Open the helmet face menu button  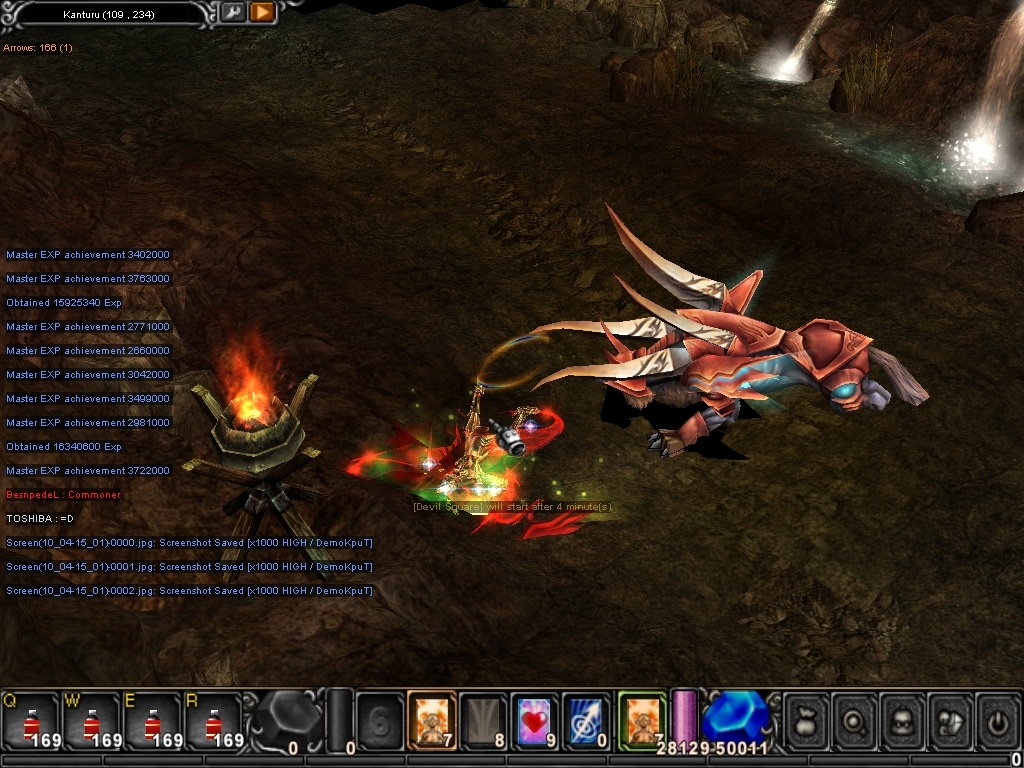click(x=904, y=720)
